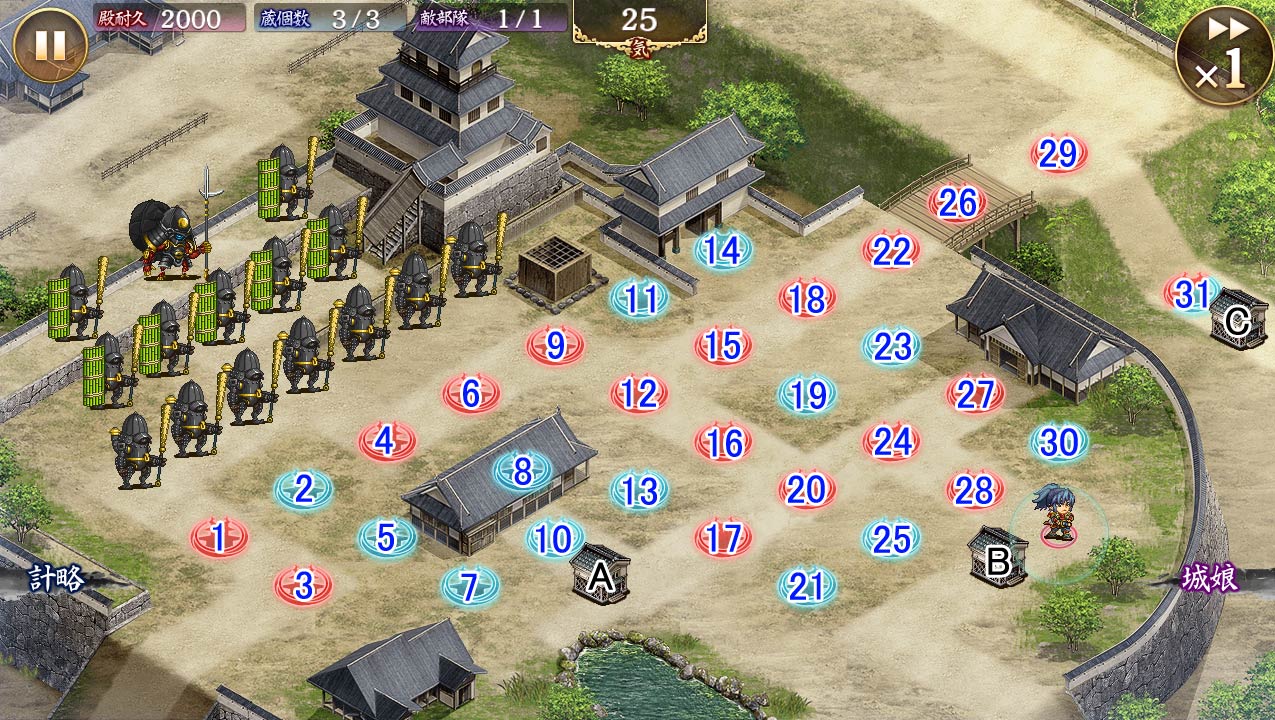Image resolution: width=1275 pixels, height=720 pixels.
Task: Select storehouse marker A
Action: click(600, 575)
